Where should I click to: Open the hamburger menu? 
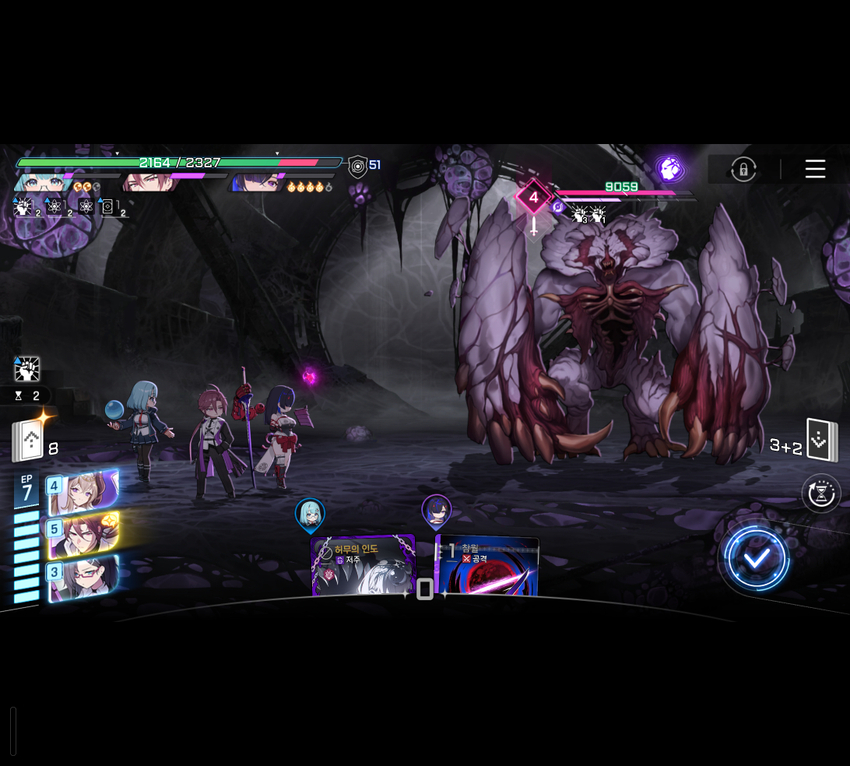tap(815, 169)
